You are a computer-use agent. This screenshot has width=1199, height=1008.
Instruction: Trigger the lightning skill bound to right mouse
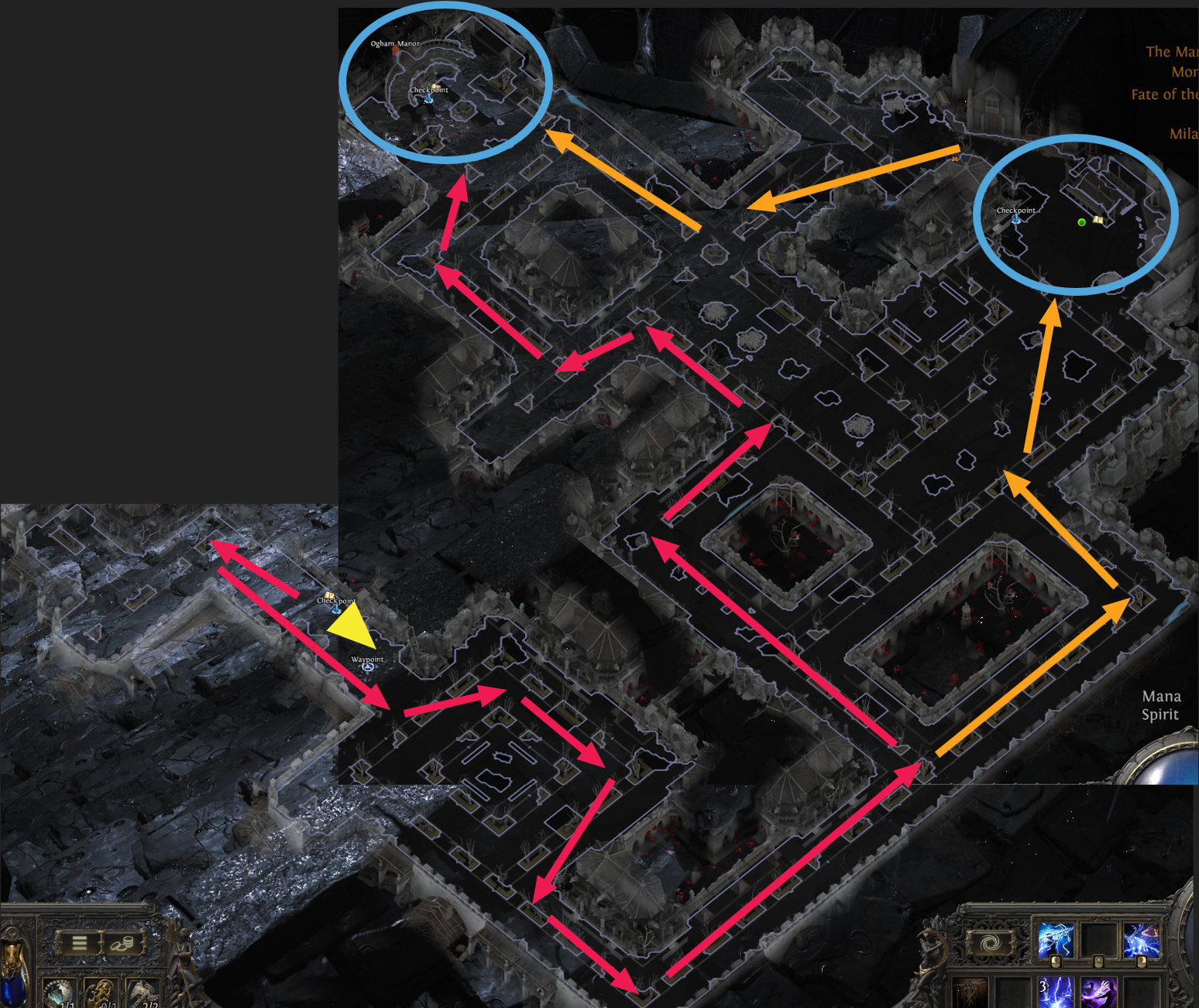click(x=1142, y=938)
